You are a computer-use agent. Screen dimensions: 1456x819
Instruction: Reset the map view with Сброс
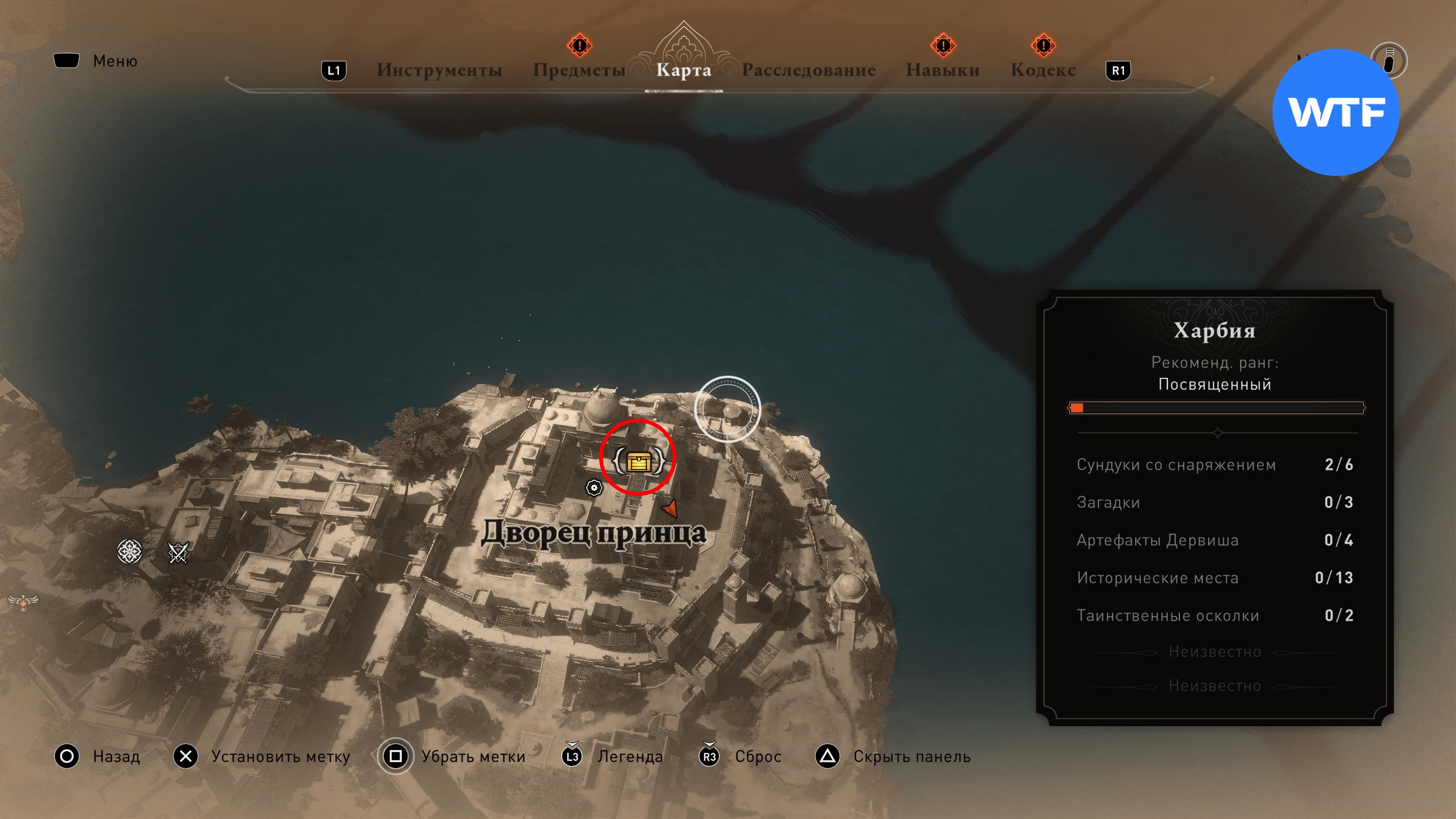pos(758,756)
